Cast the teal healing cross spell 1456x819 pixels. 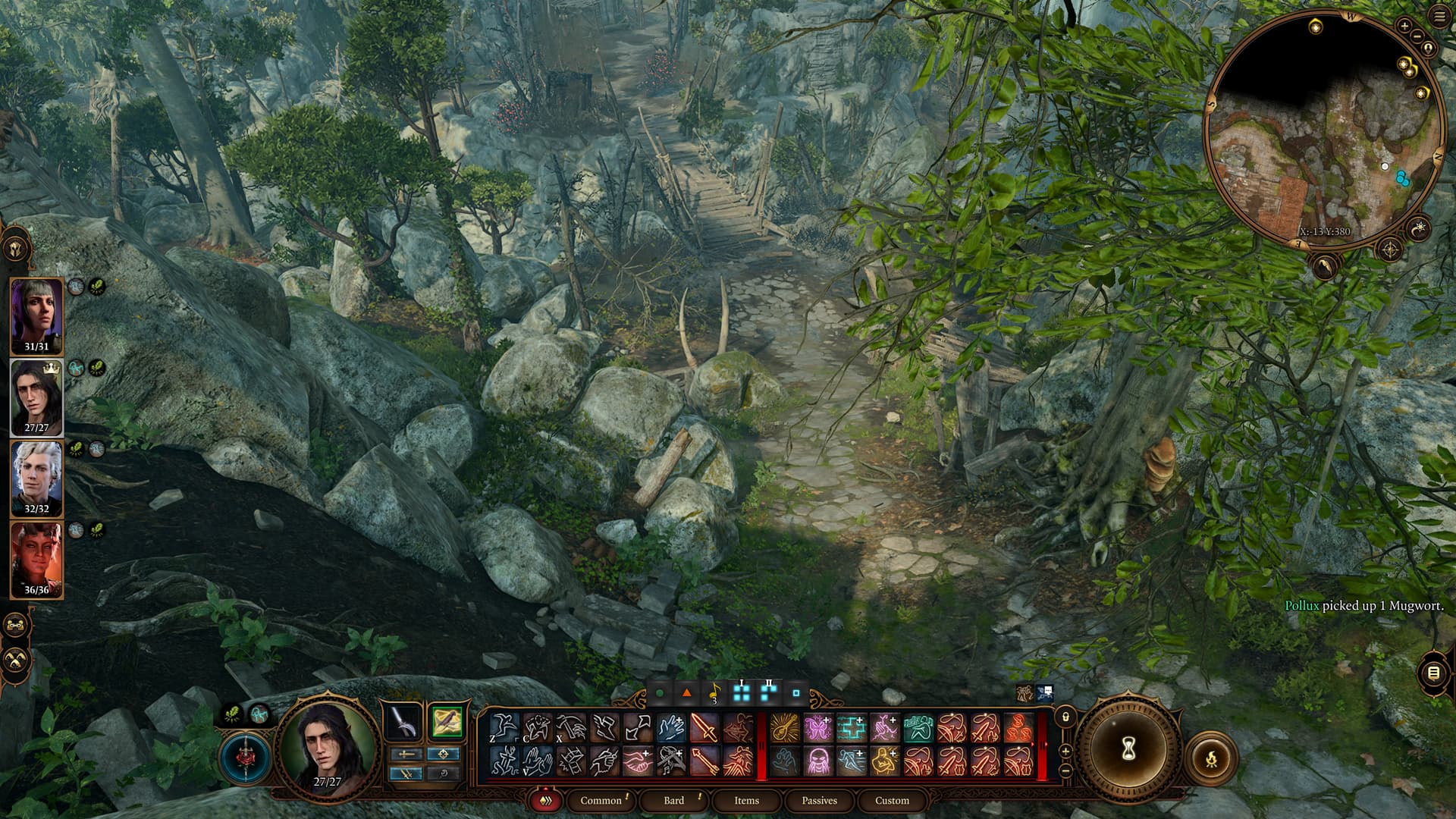click(x=851, y=729)
